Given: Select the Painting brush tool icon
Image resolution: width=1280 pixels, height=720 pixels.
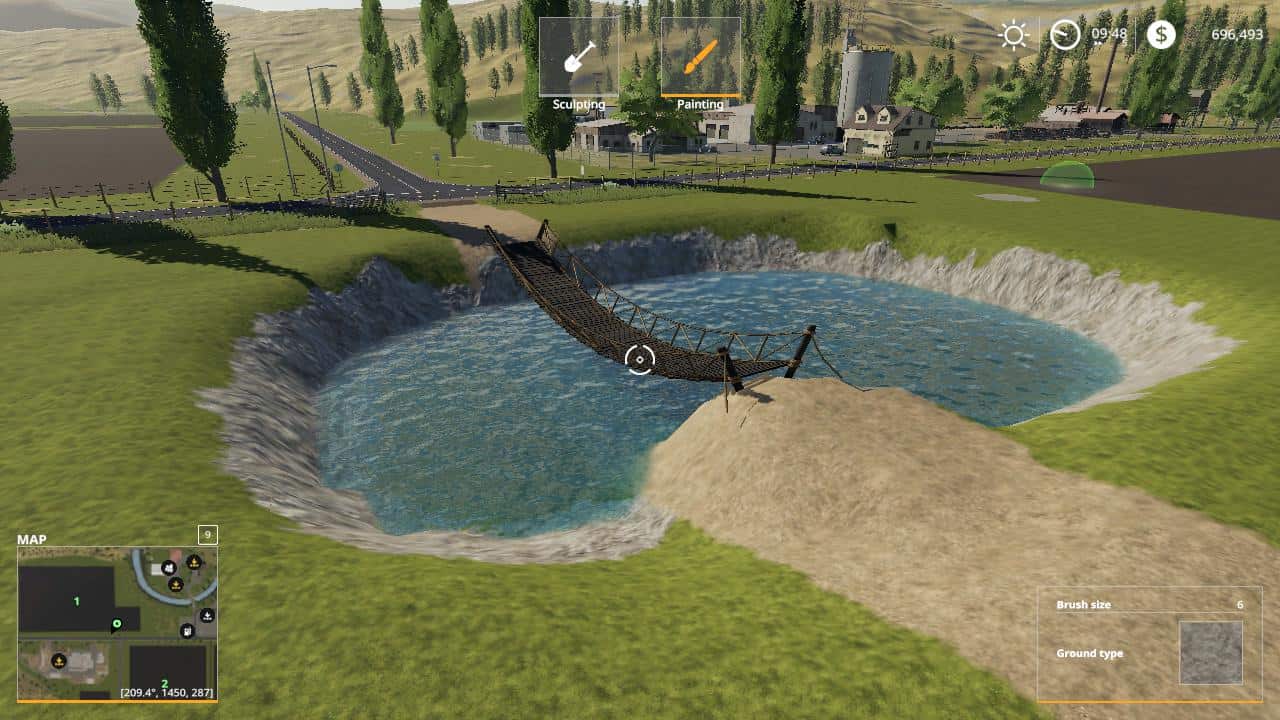Looking at the screenshot, I should click(700, 55).
